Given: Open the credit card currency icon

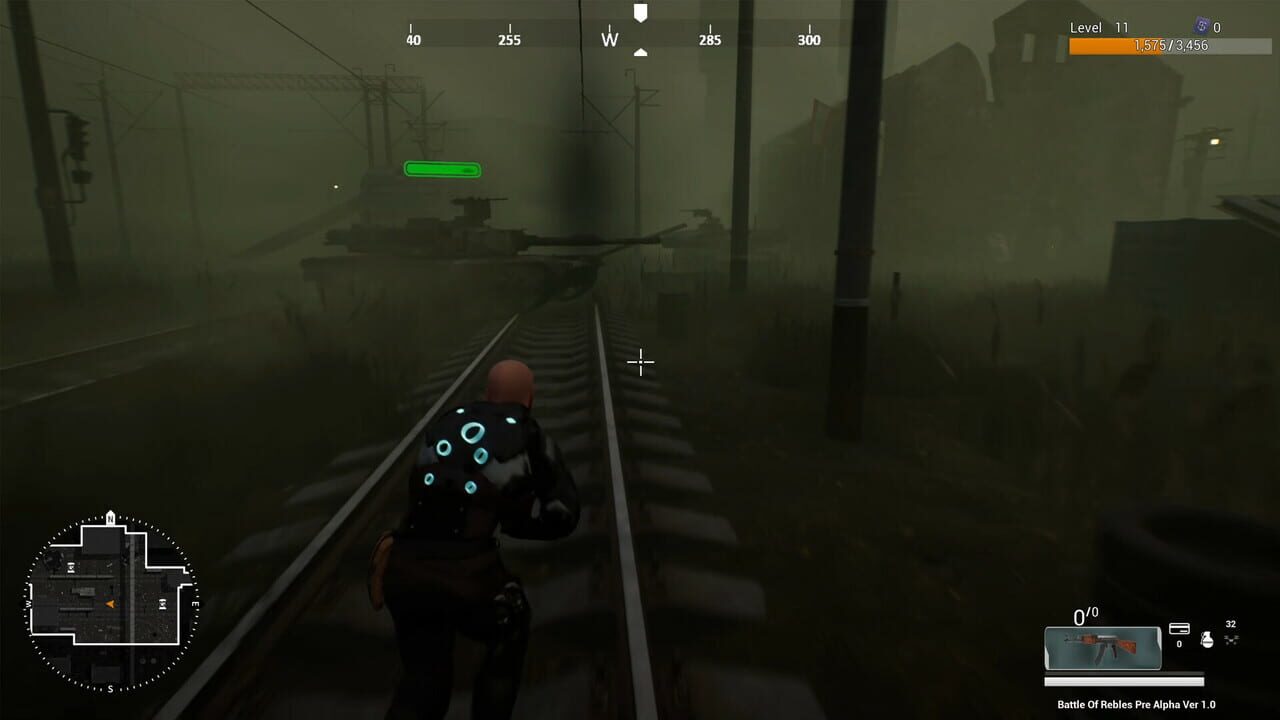Looking at the screenshot, I should coord(1180,629).
